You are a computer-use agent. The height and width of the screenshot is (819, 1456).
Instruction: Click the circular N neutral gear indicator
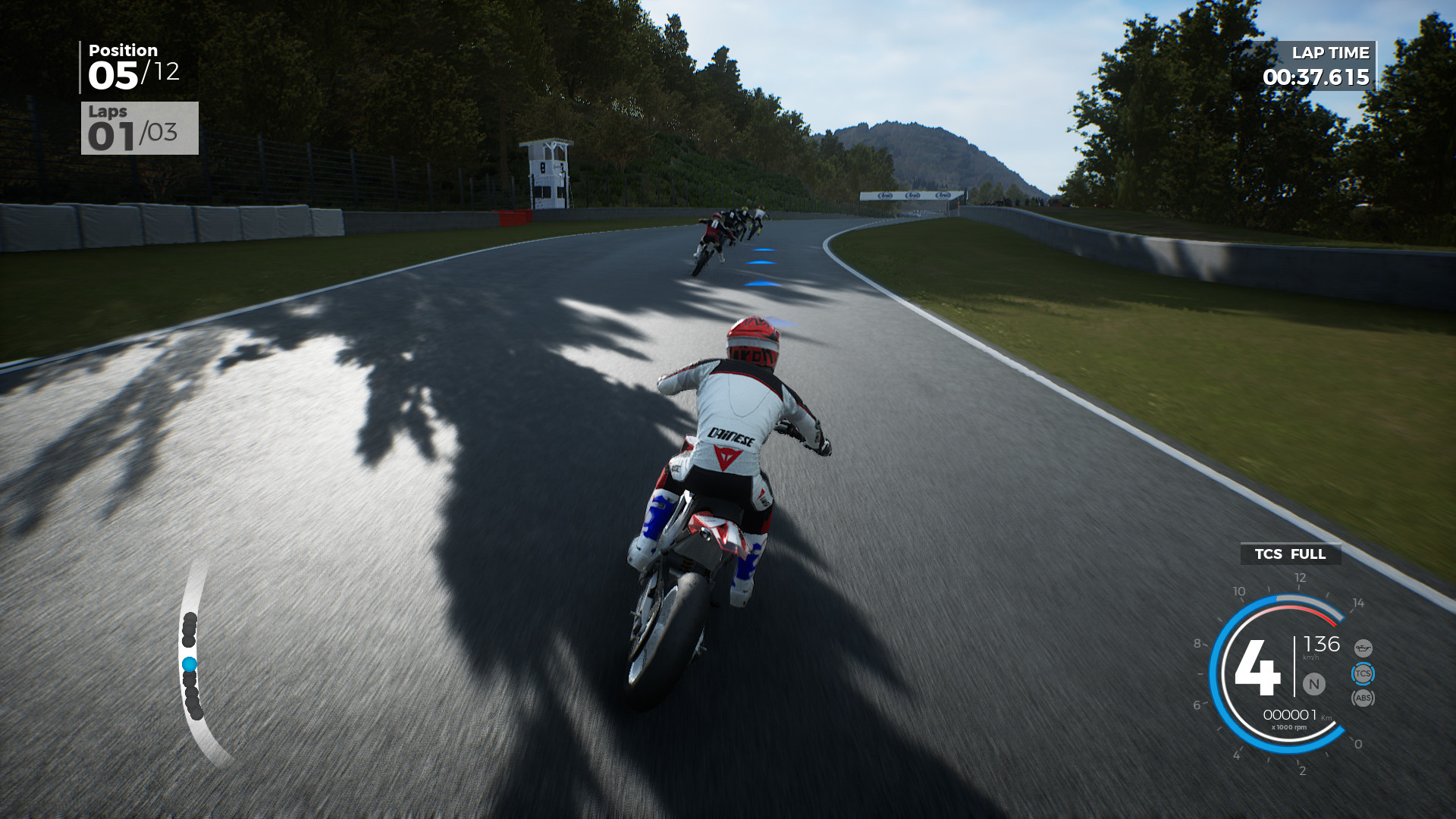point(1315,684)
